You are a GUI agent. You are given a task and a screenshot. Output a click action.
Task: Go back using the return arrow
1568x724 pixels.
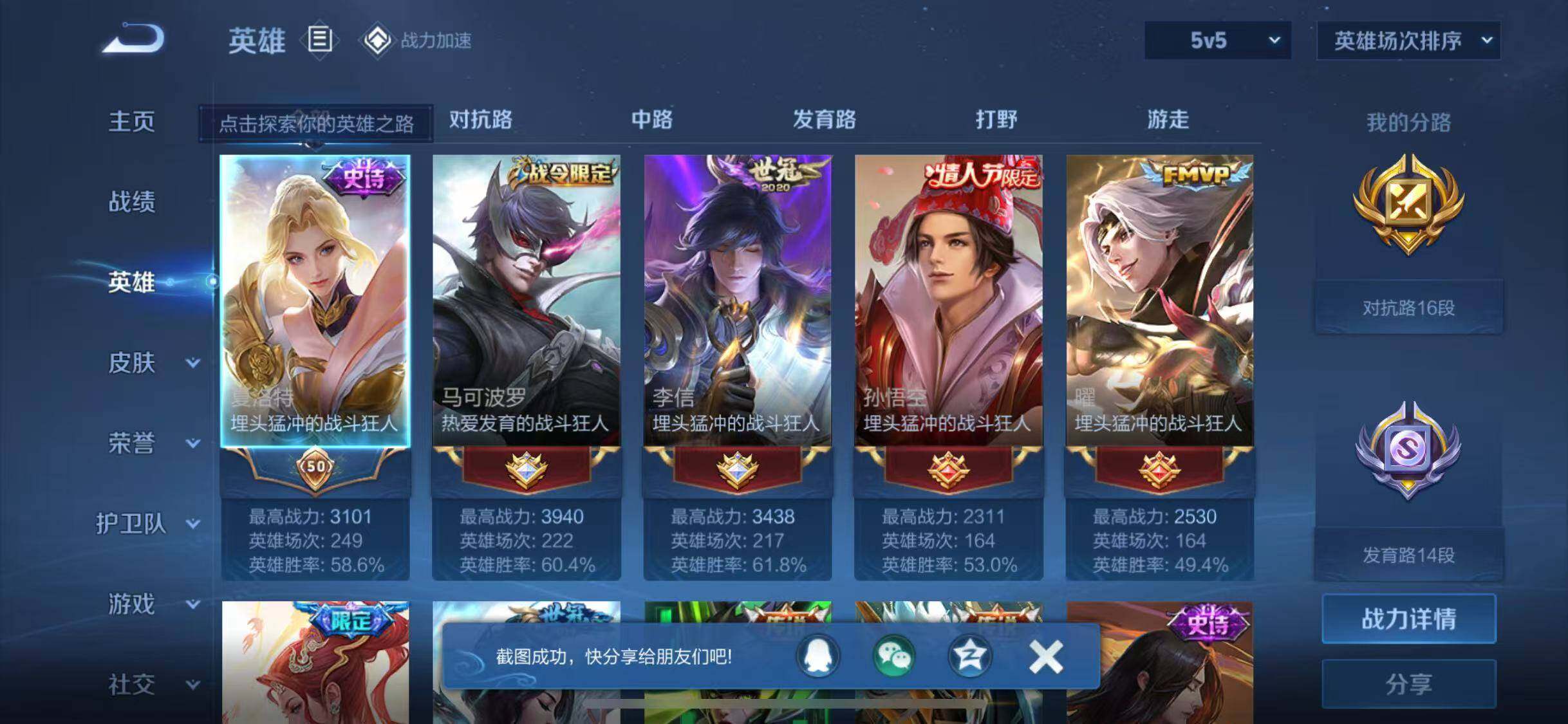134,39
